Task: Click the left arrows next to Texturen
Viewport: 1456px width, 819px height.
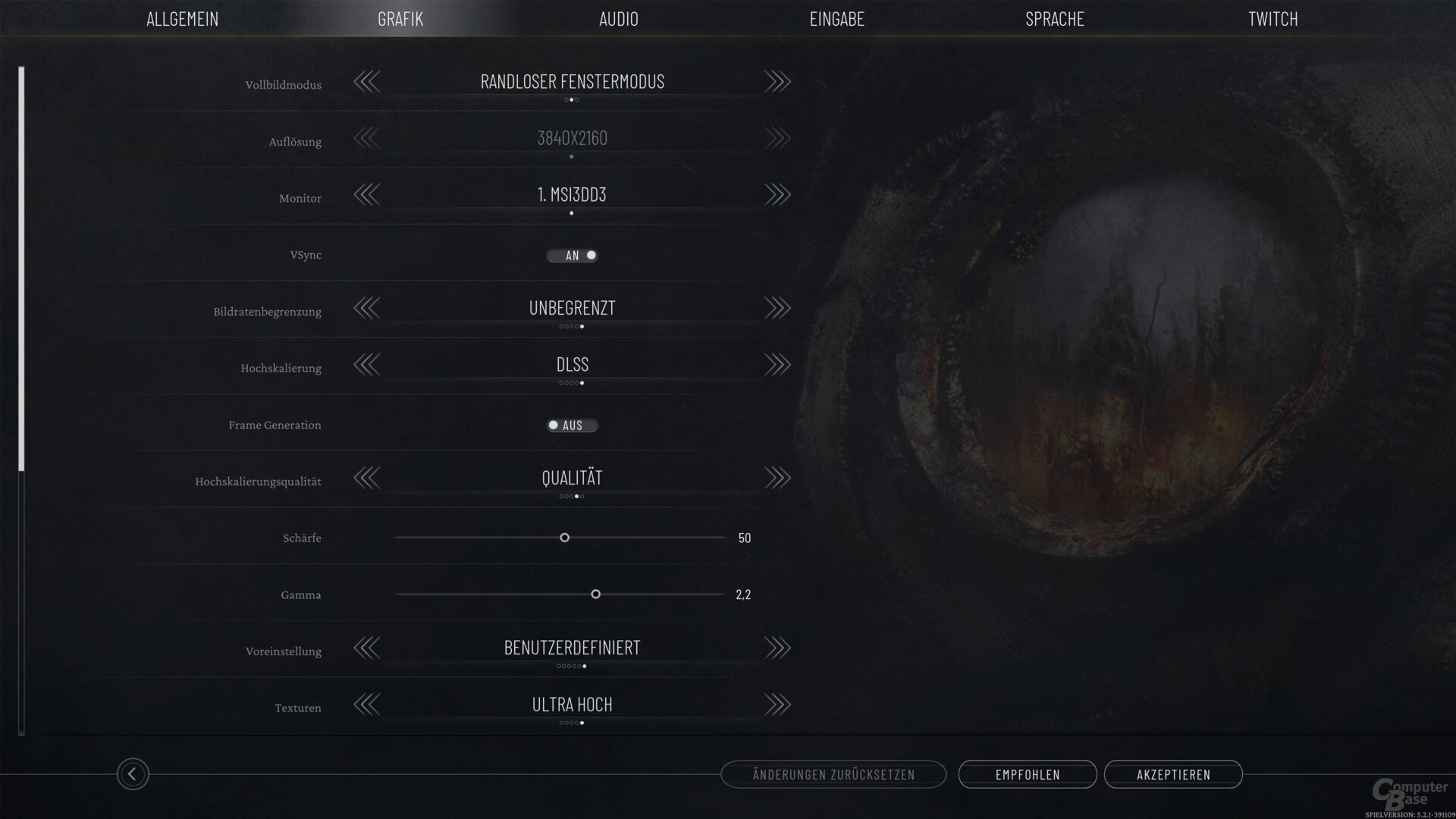Action: tap(368, 704)
